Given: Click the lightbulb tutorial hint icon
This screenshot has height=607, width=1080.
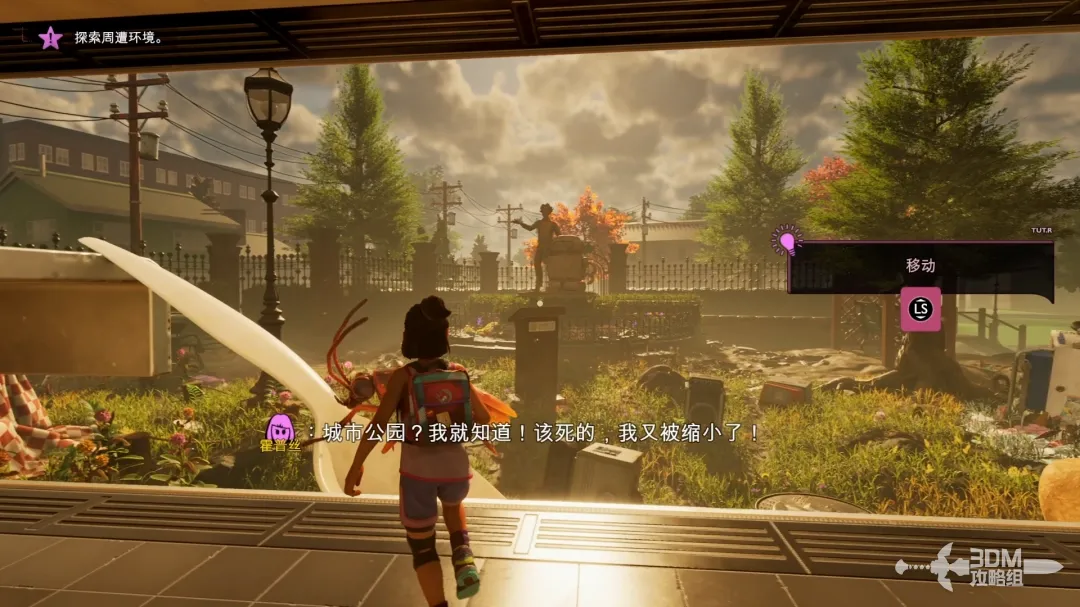Looking at the screenshot, I should (x=787, y=241).
